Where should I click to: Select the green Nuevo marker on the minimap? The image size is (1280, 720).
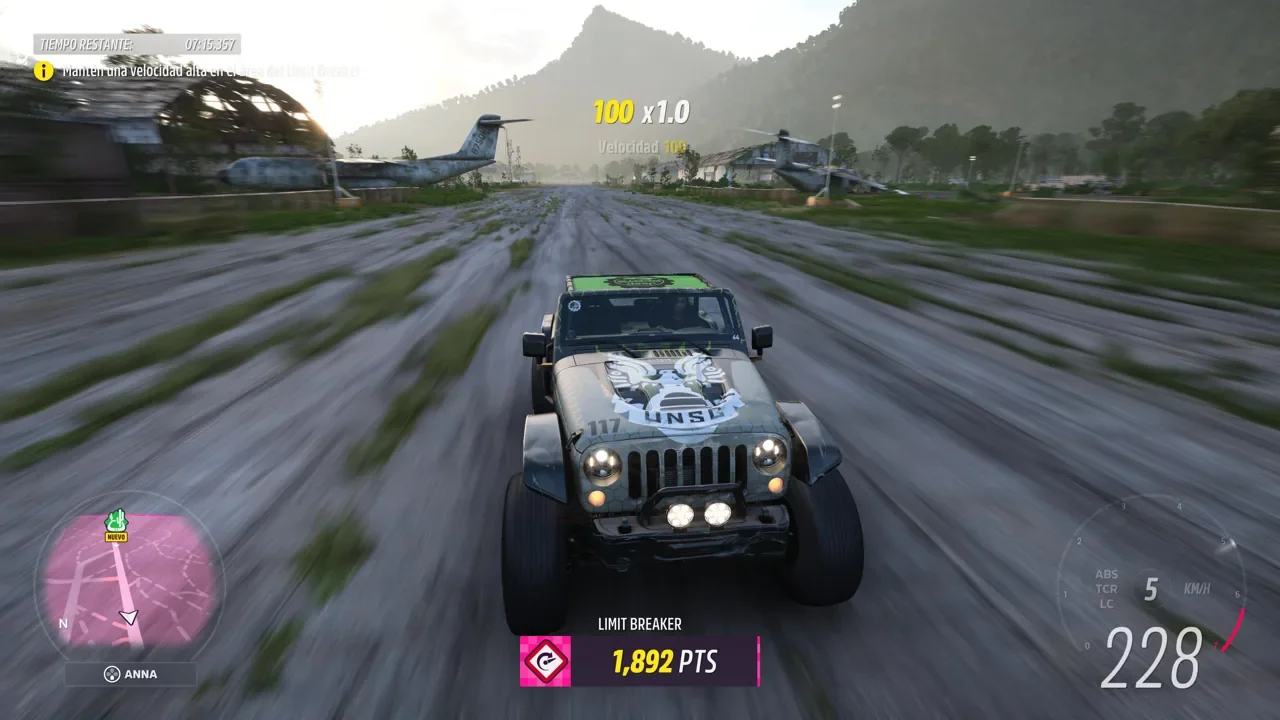116,522
